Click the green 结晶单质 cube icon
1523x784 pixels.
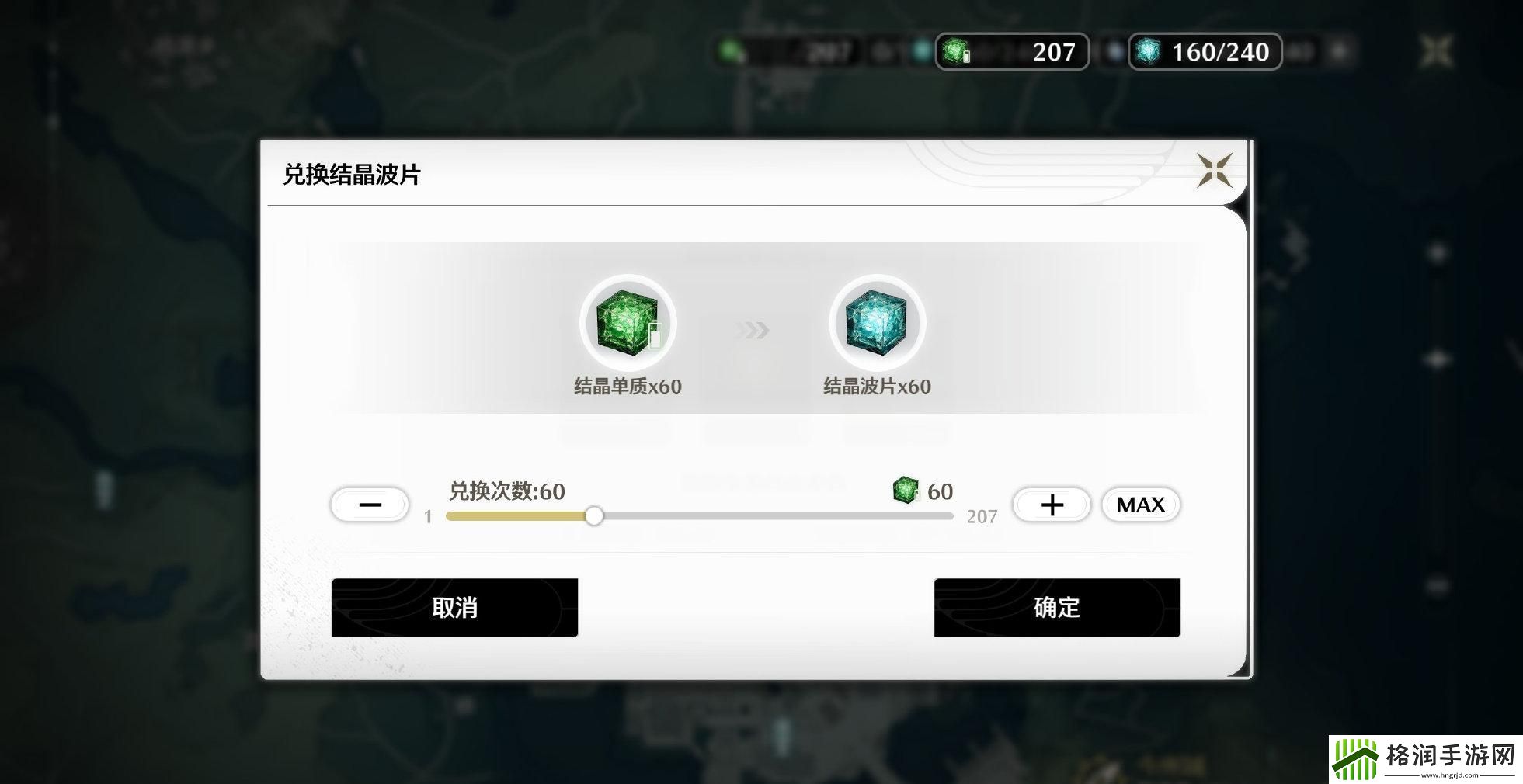pos(628,322)
